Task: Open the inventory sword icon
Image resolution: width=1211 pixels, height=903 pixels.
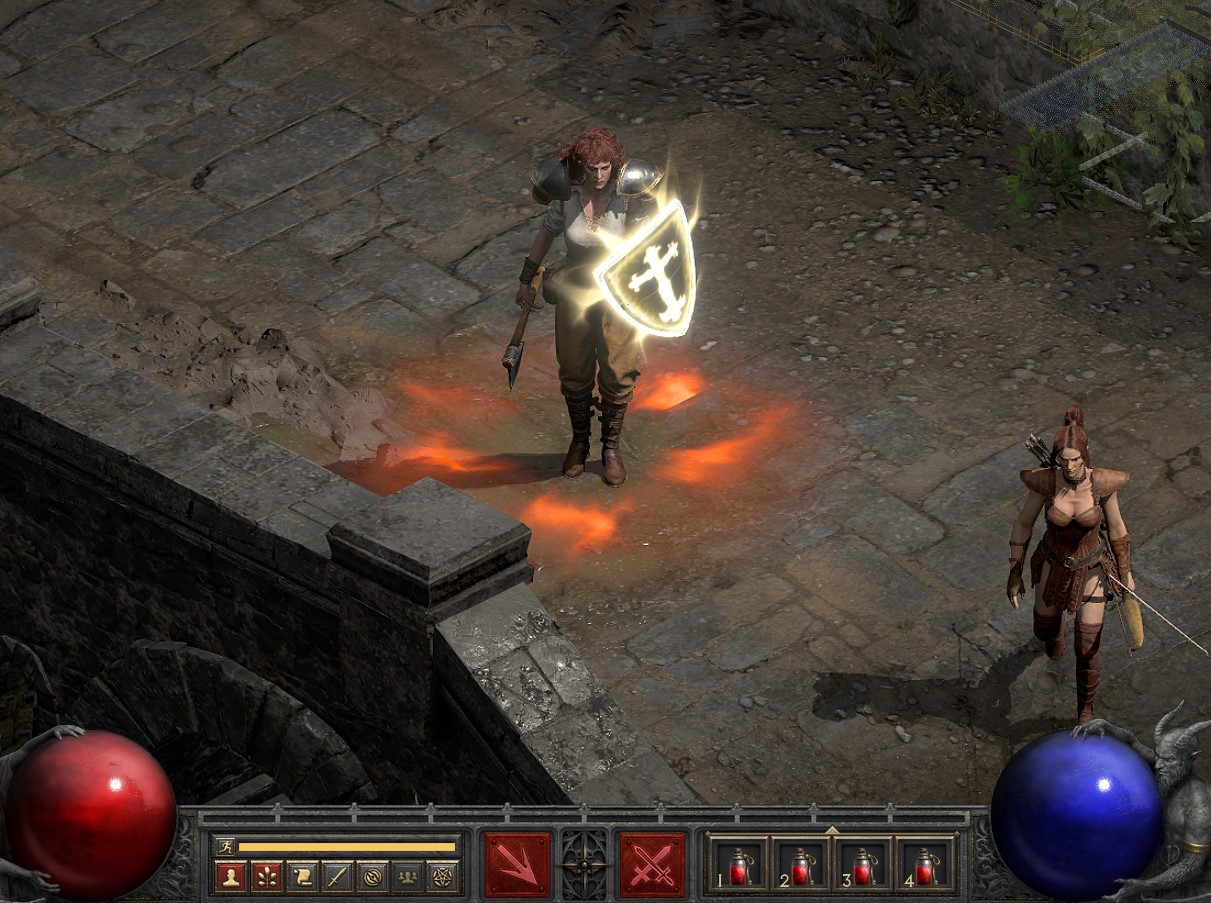Action: [x=336, y=877]
